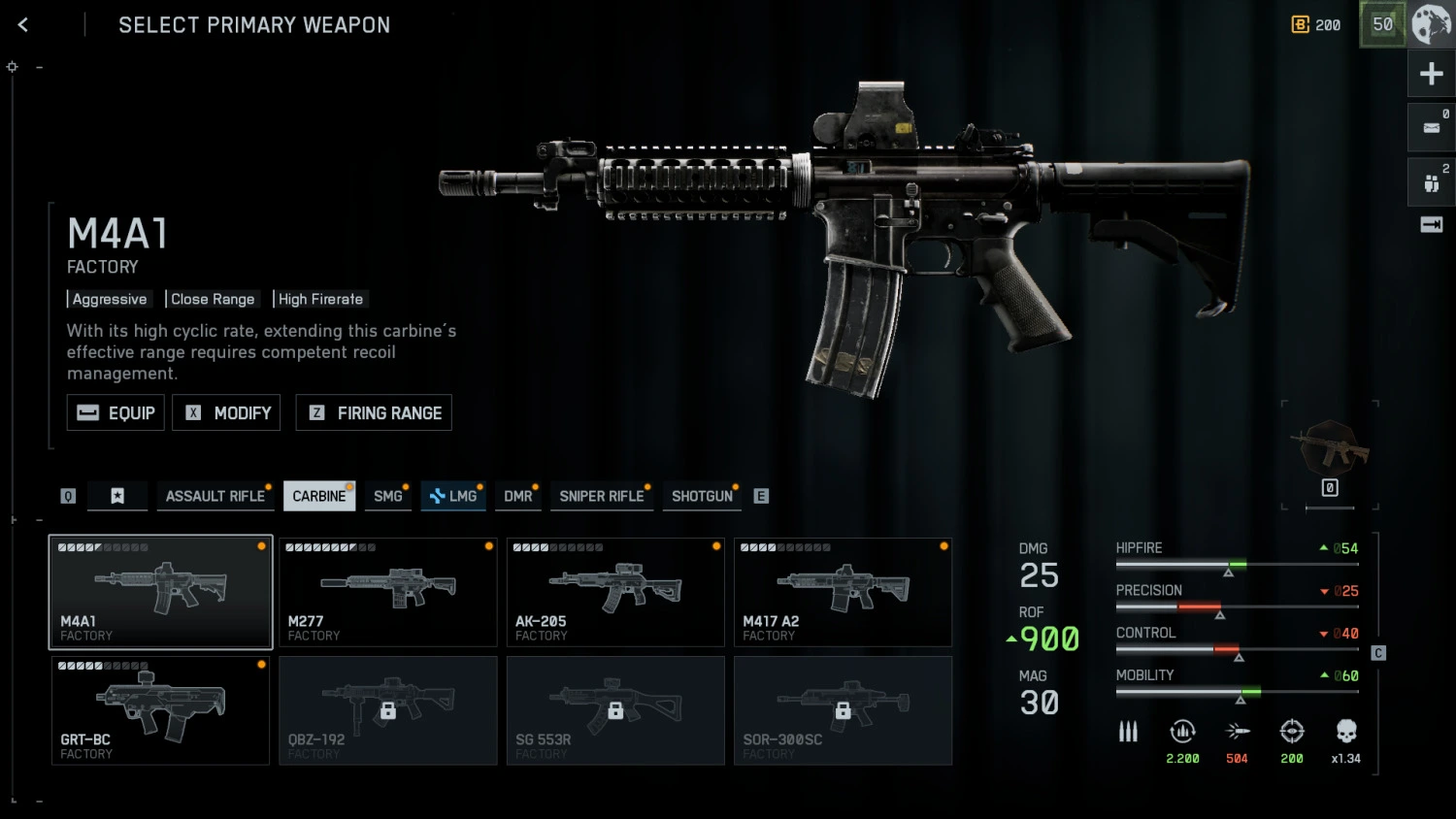
Task: Select the Carbine category tab
Action: 318,496
